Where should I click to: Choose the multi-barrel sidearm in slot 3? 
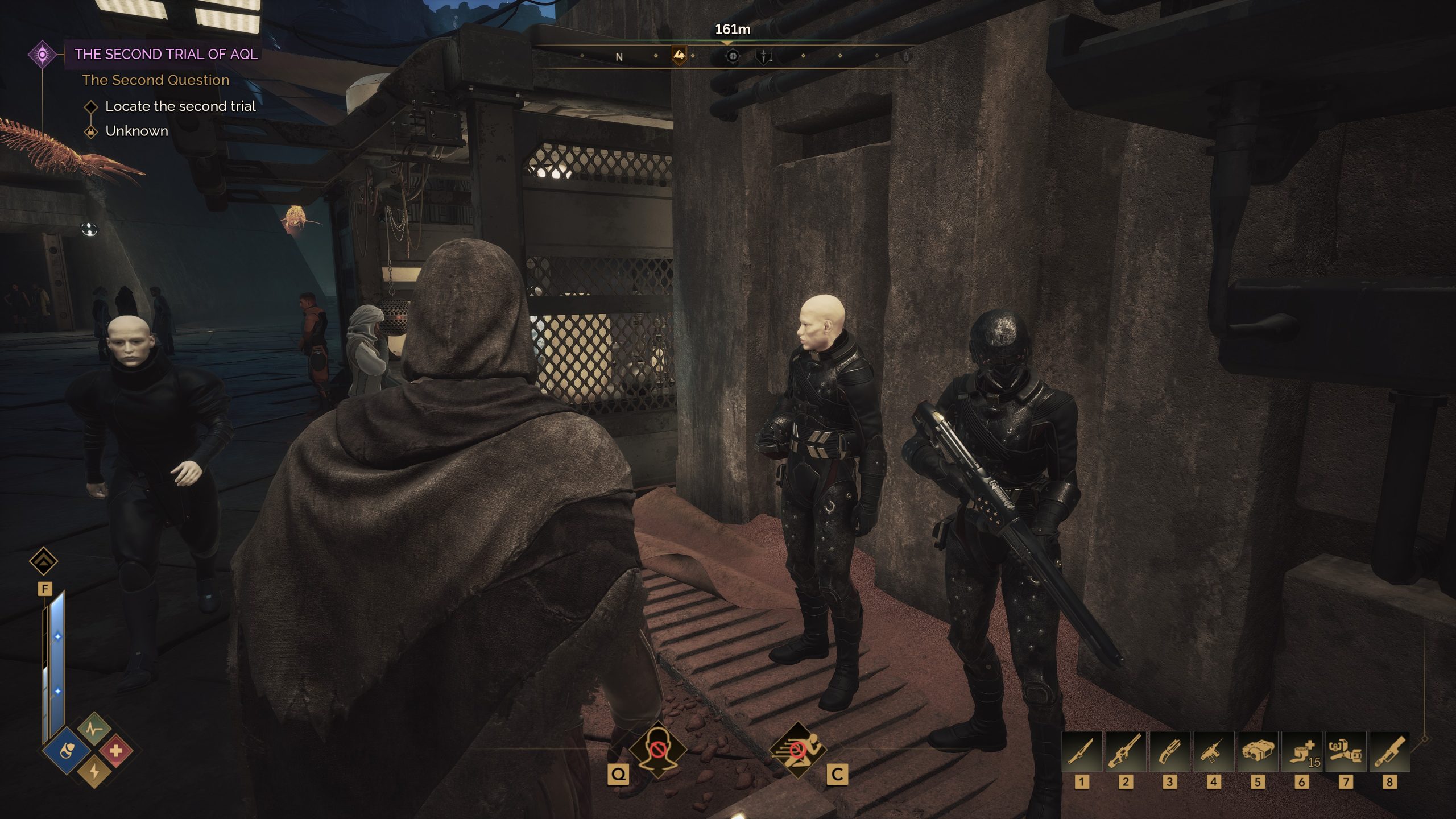coord(1169,751)
